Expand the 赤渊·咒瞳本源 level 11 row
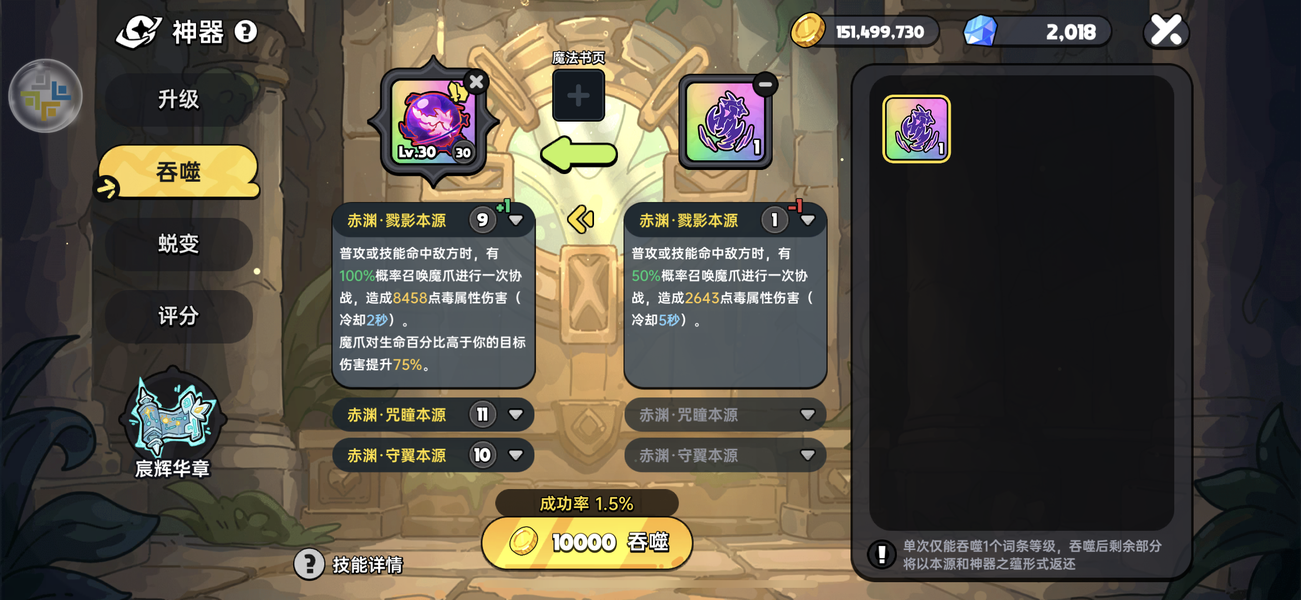1301x600 pixels. pyautogui.click(x=516, y=415)
